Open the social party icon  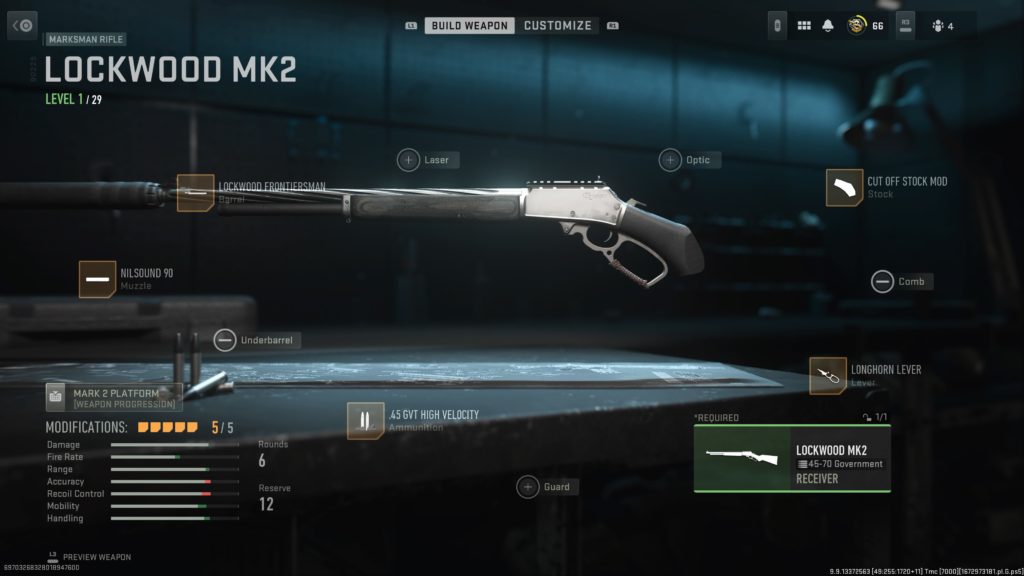(936, 26)
